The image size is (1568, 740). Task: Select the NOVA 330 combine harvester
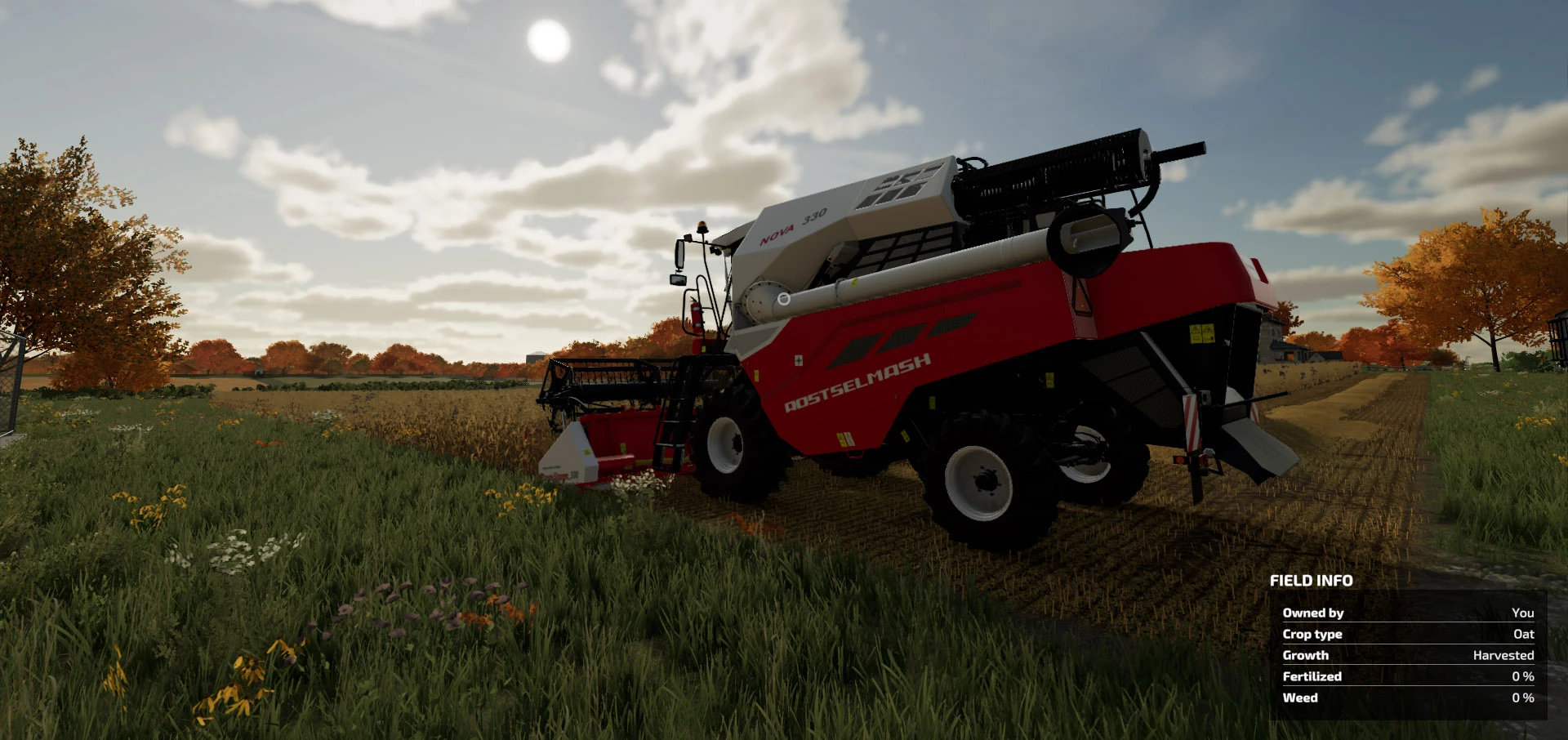[939, 327]
